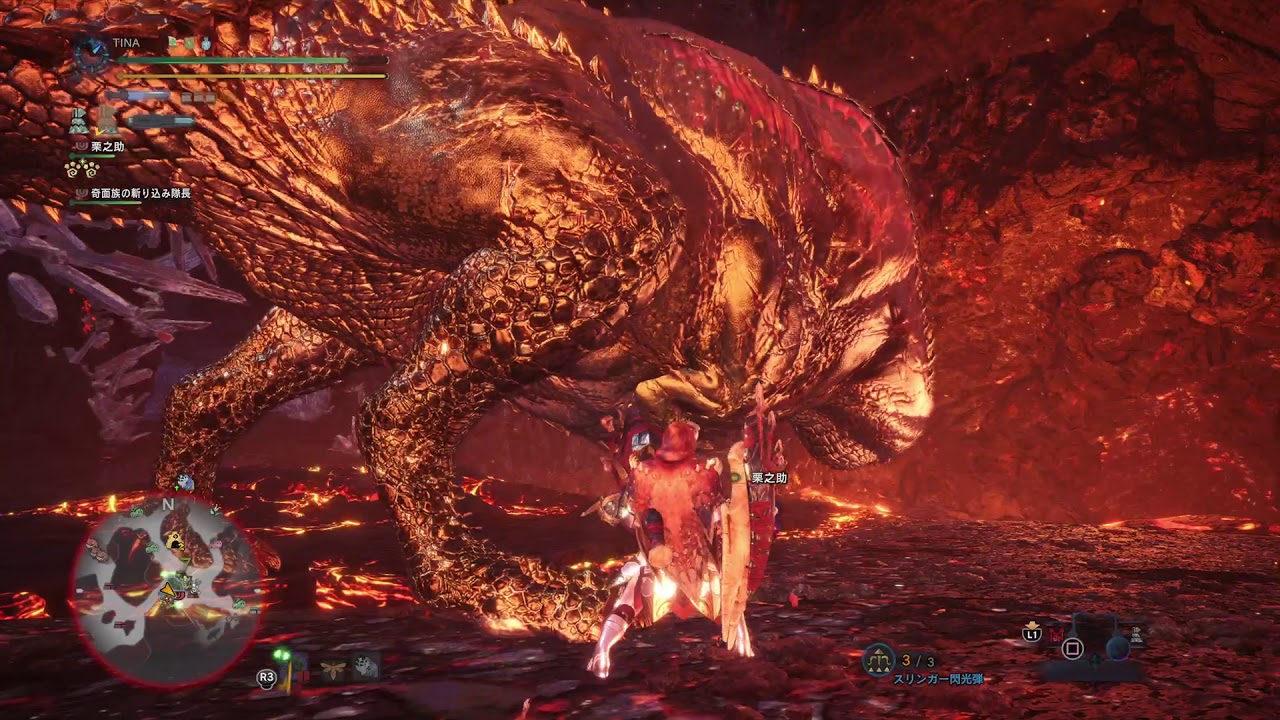Click the square button crafting prompt
The width and height of the screenshot is (1280, 720).
coord(1072,648)
